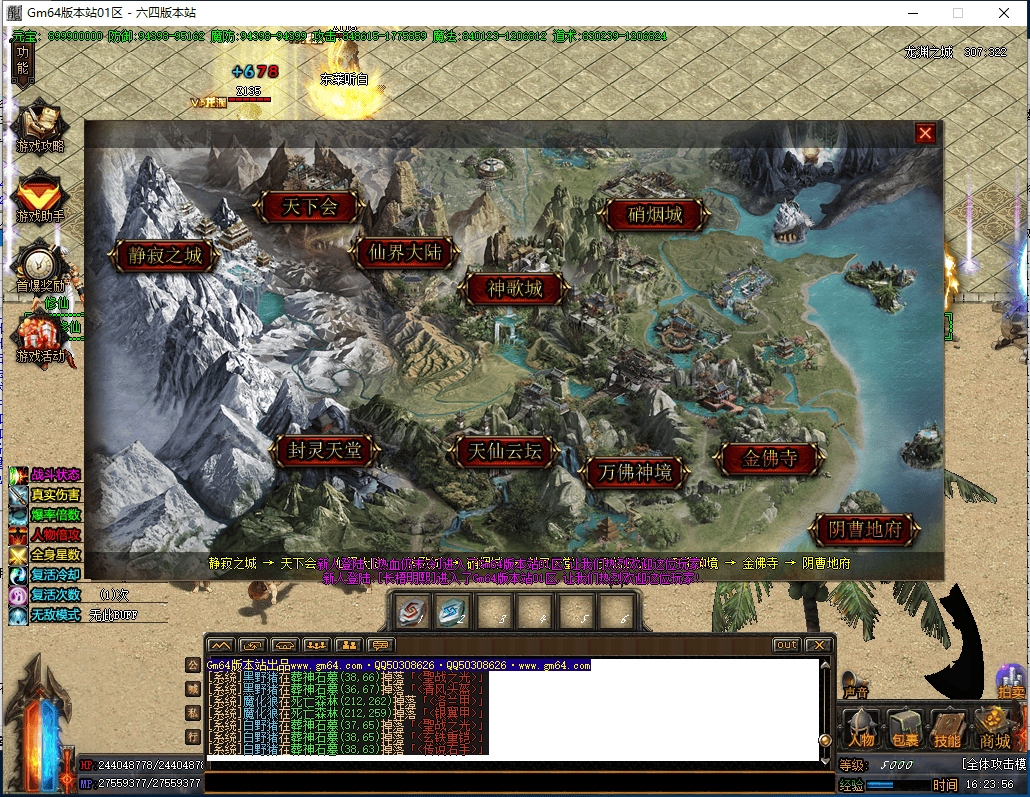Select 静寂之城 map destination

pyautogui.click(x=165, y=255)
